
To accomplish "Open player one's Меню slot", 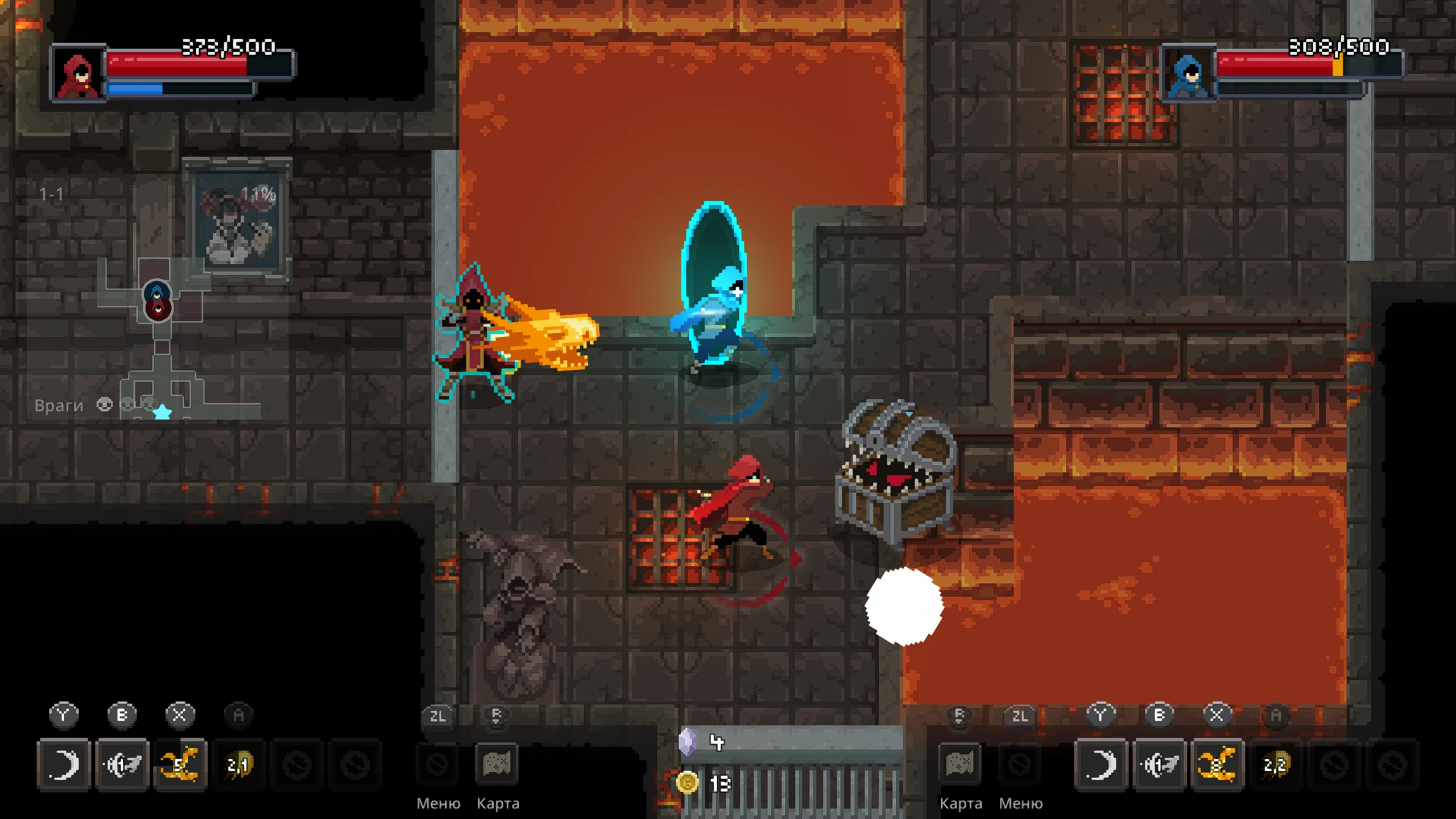I will point(437,764).
